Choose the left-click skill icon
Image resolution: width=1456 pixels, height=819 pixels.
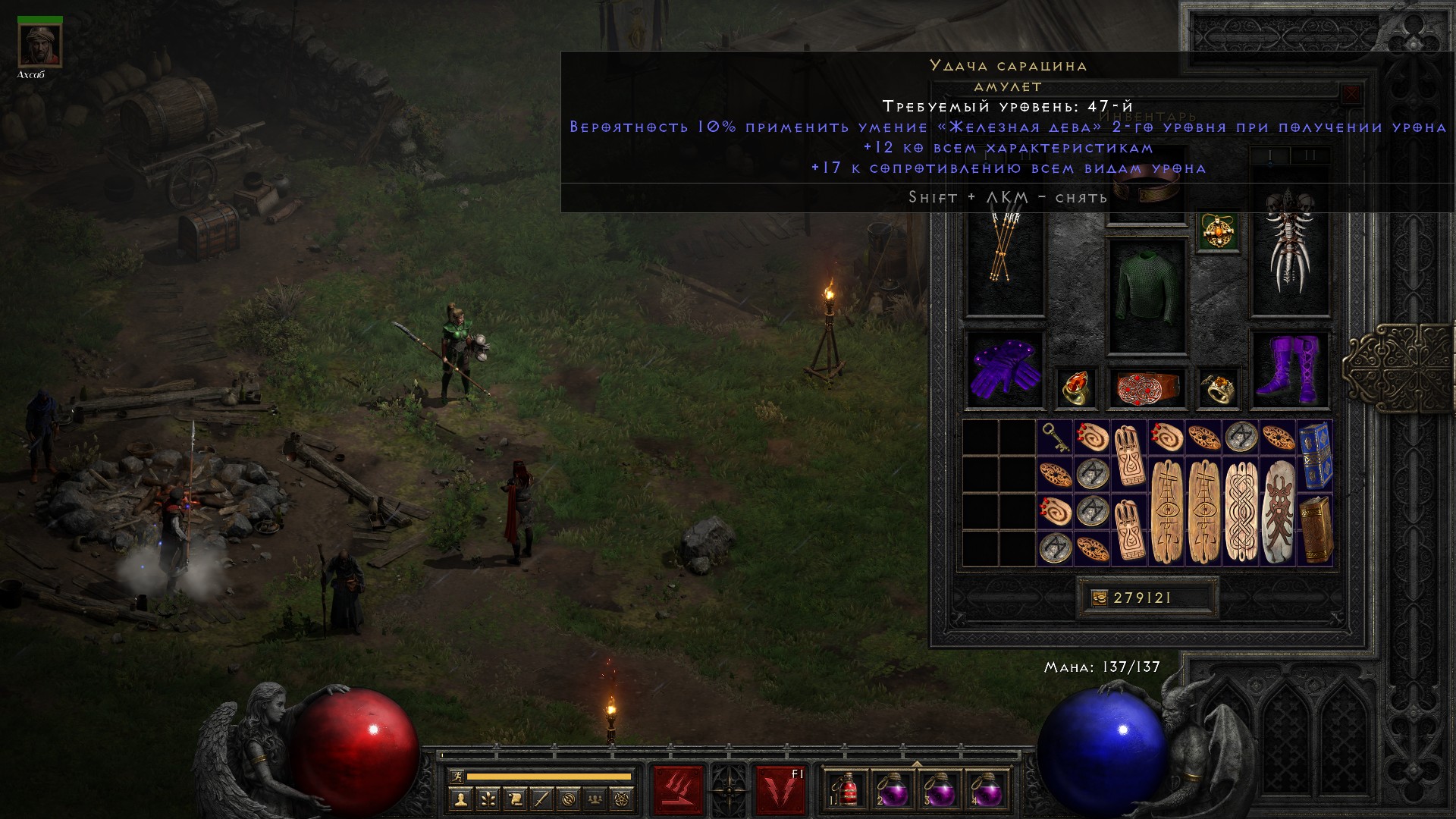pos(678,790)
